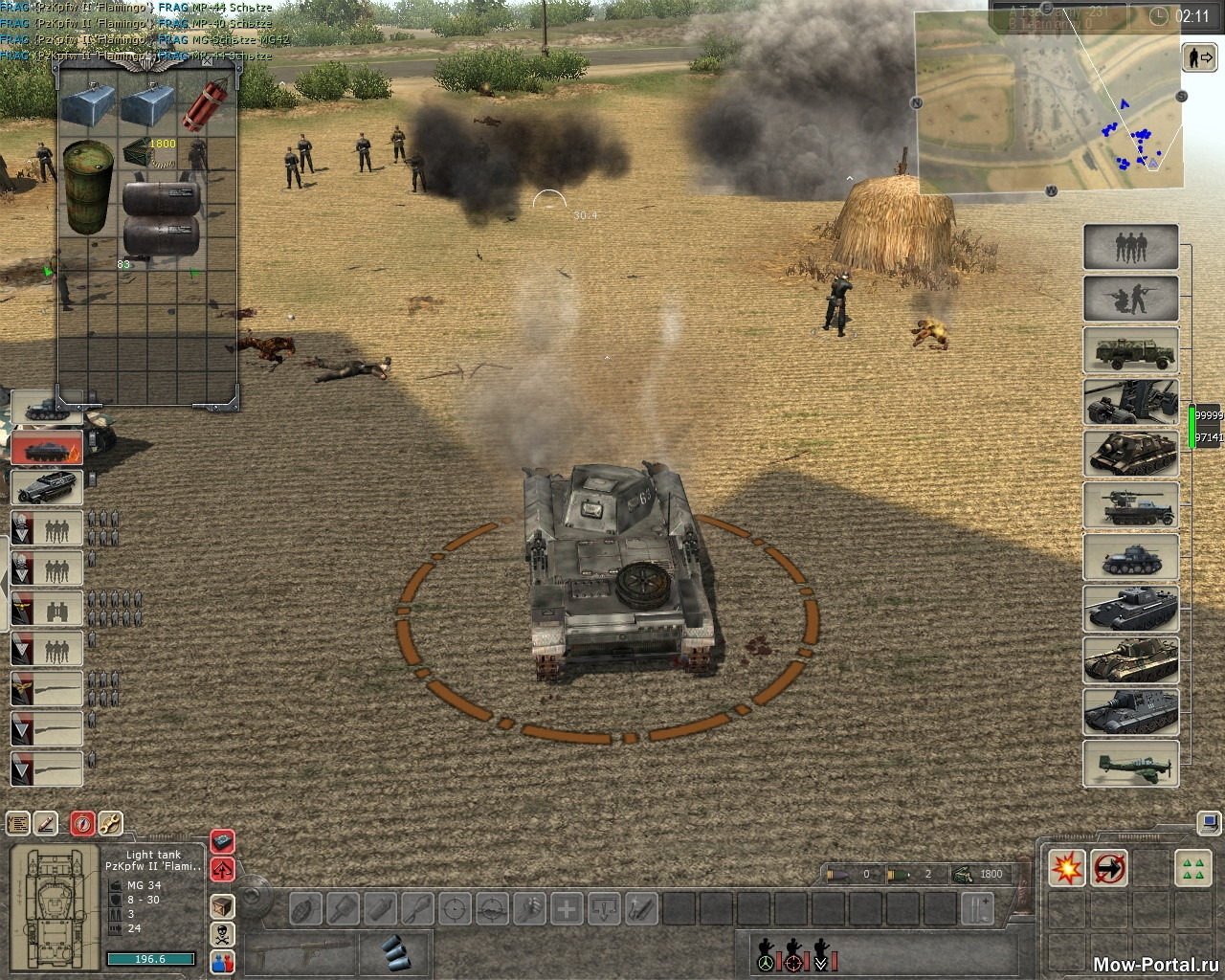This screenshot has width=1225, height=980.
Task: Open the wrench repair button
Action: click(x=110, y=822)
